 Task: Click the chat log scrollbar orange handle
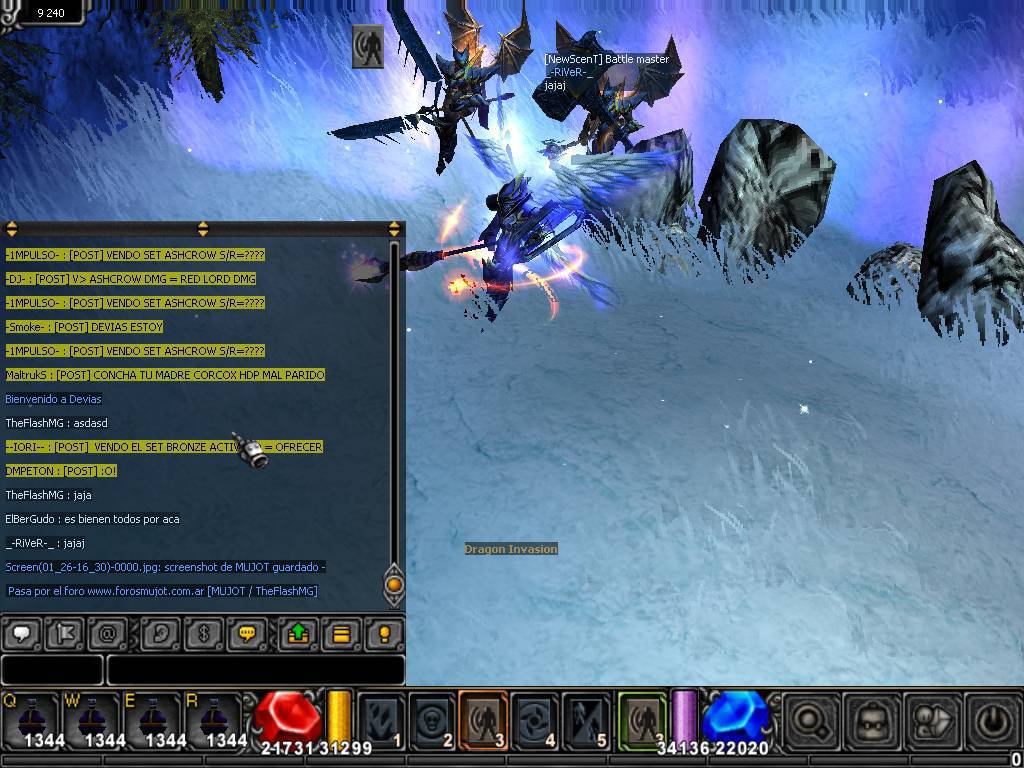point(394,584)
